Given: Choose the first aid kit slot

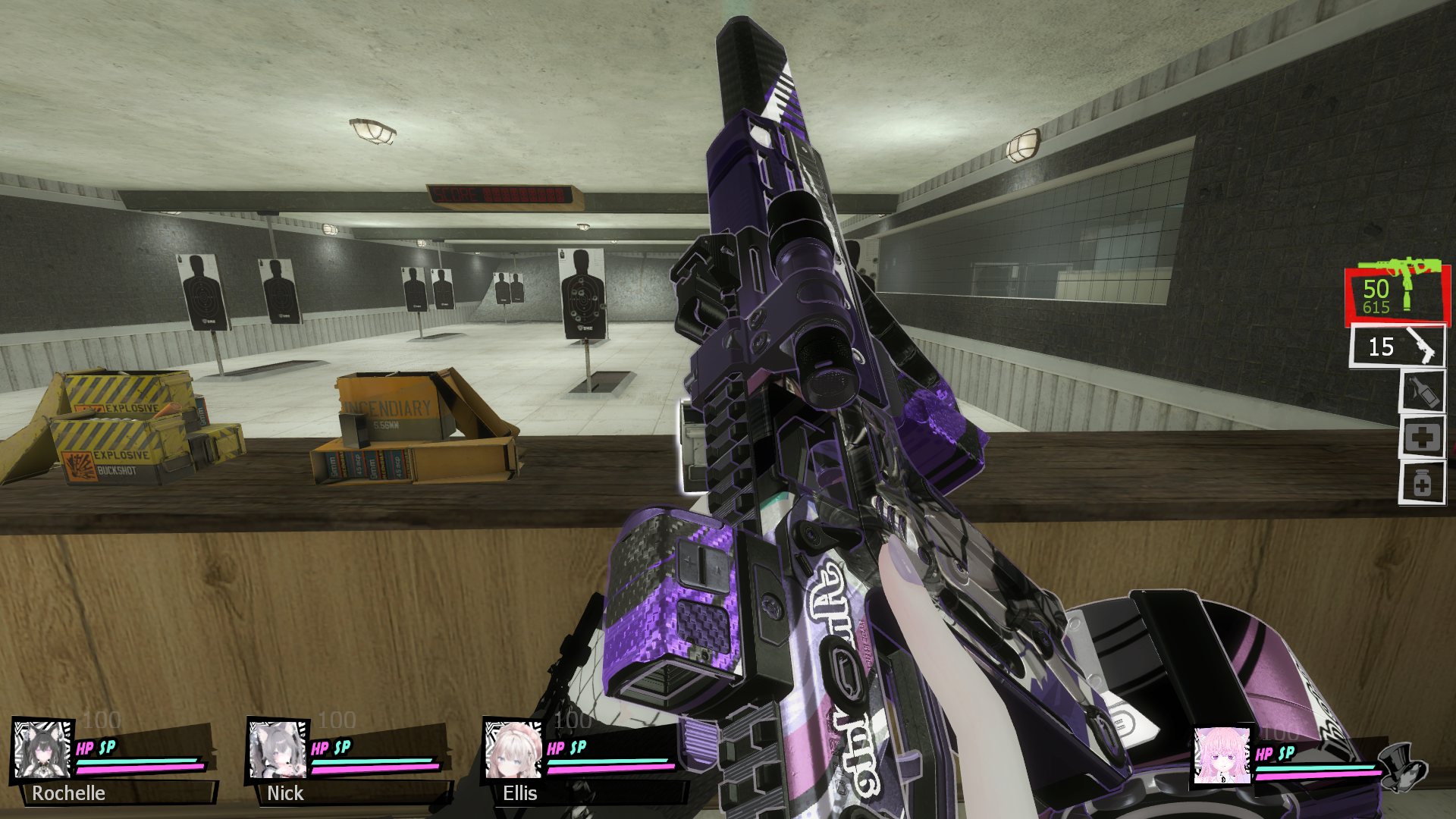Looking at the screenshot, I should pyautogui.click(x=1422, y=438).
